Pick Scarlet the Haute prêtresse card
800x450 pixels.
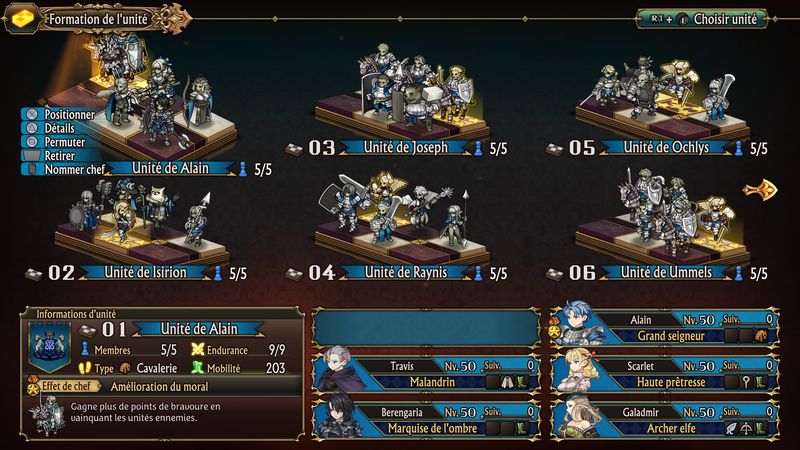[665, 372]
